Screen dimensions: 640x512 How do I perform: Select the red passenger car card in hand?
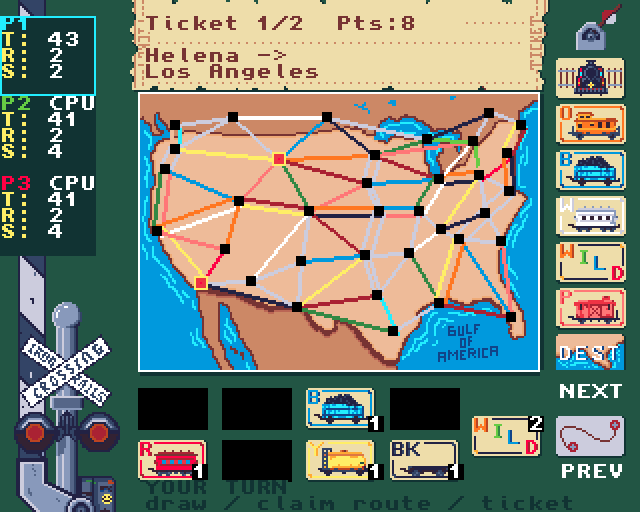172,459
